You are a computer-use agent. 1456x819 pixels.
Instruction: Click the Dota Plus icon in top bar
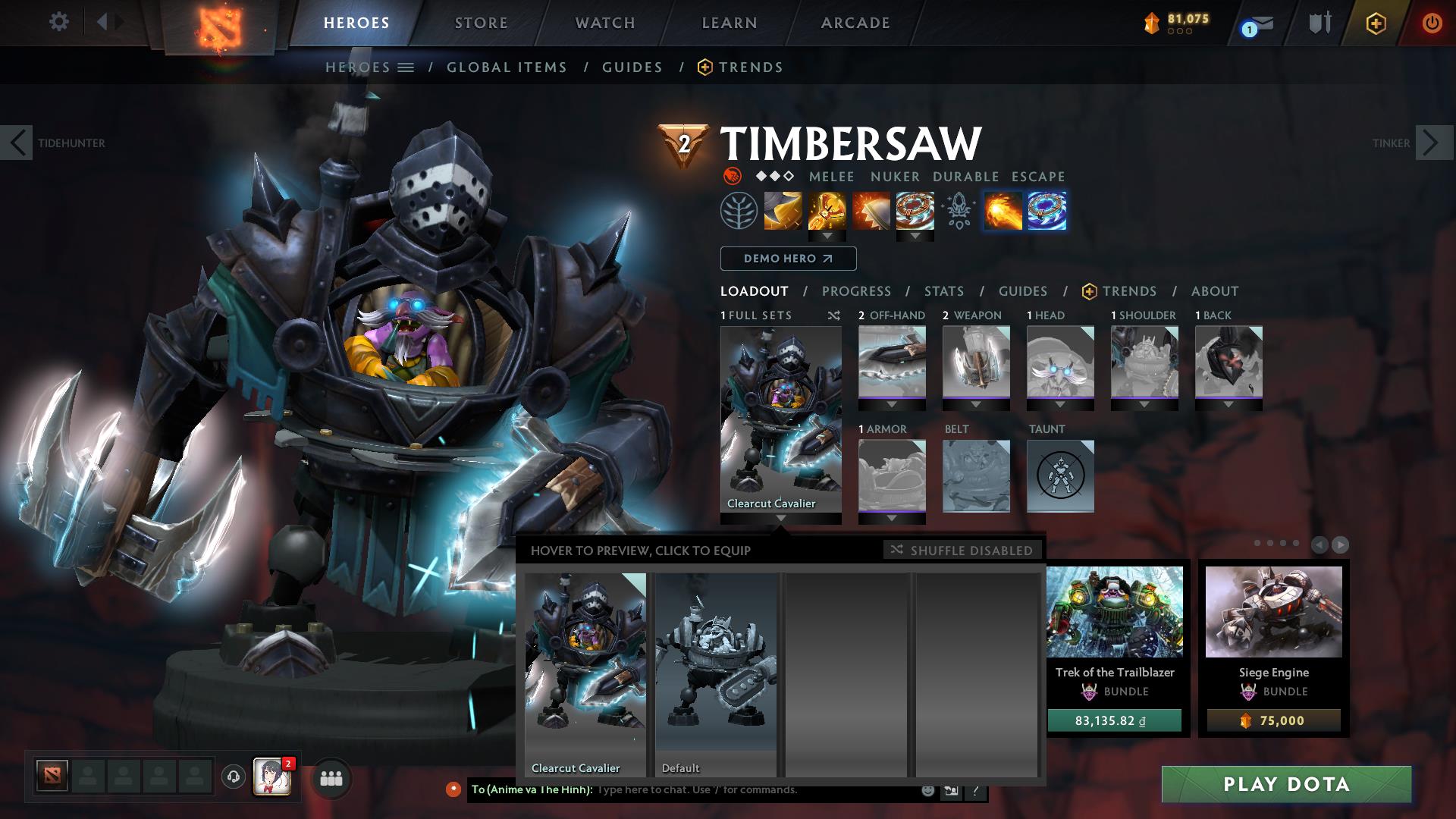pos(1378,23)
